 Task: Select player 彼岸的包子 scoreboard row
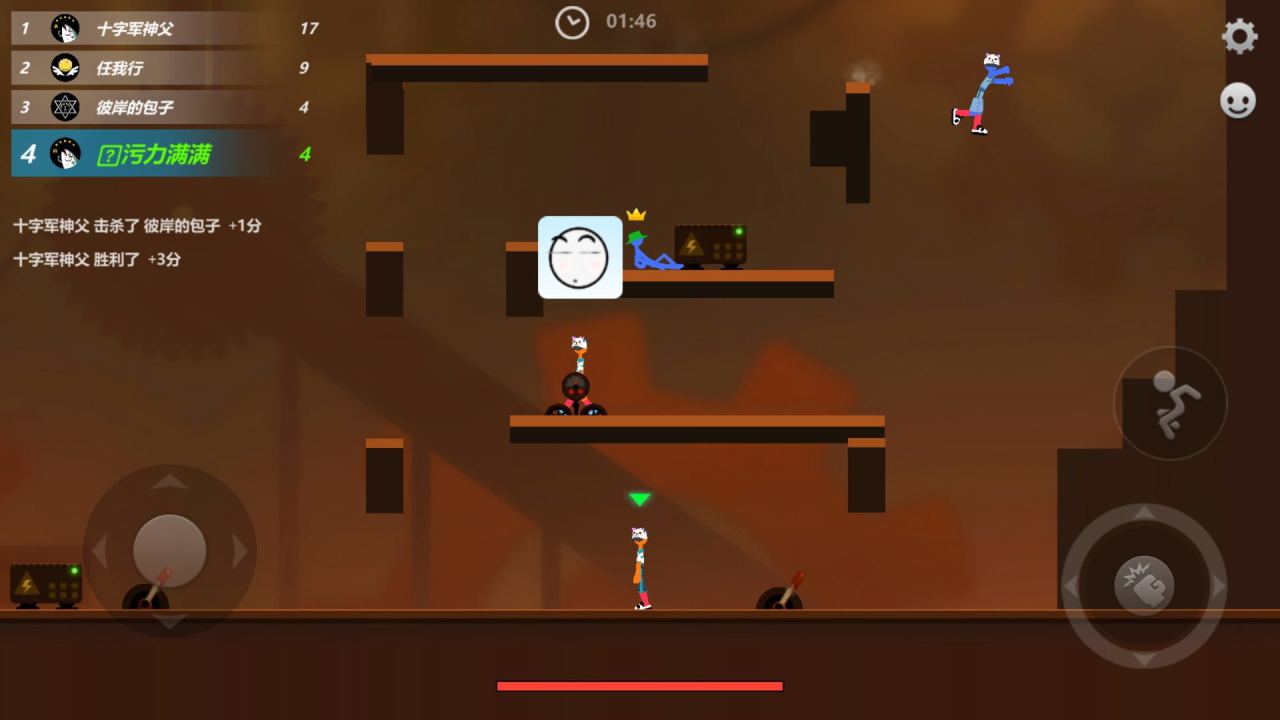(165, 107)
